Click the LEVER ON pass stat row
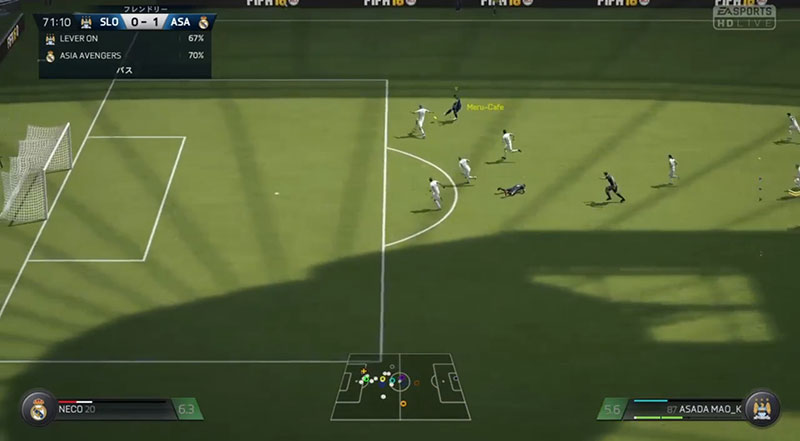The width and height of the screenshot is (800, 441). [124, 37]
